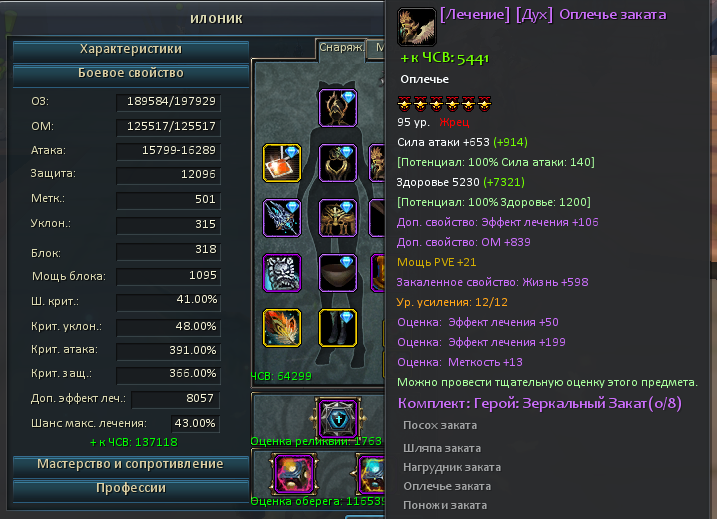Expand the Характеристики section
Image resolution: width=717 pixels, height=519 pixels.
130,49
